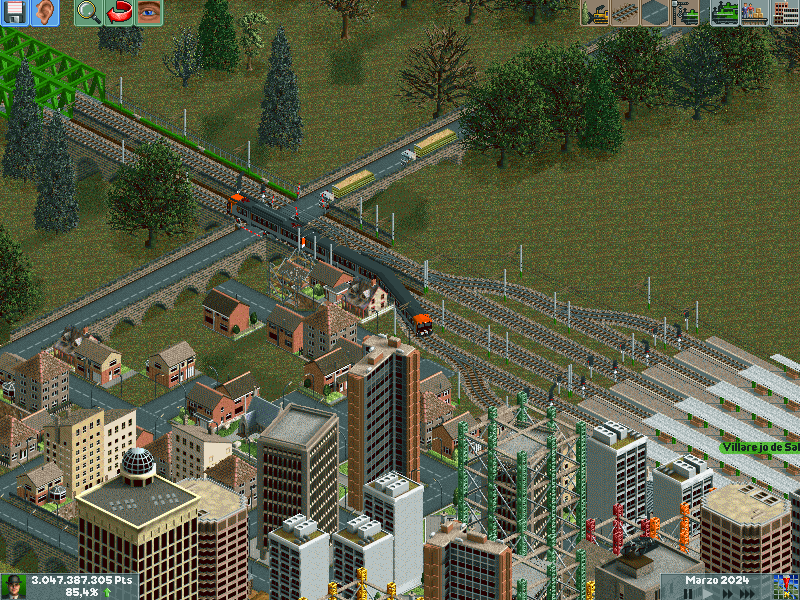Screen dimensions: 800x600
Task: Open the stations list with passengers icon
Action: tap(755, 12)
